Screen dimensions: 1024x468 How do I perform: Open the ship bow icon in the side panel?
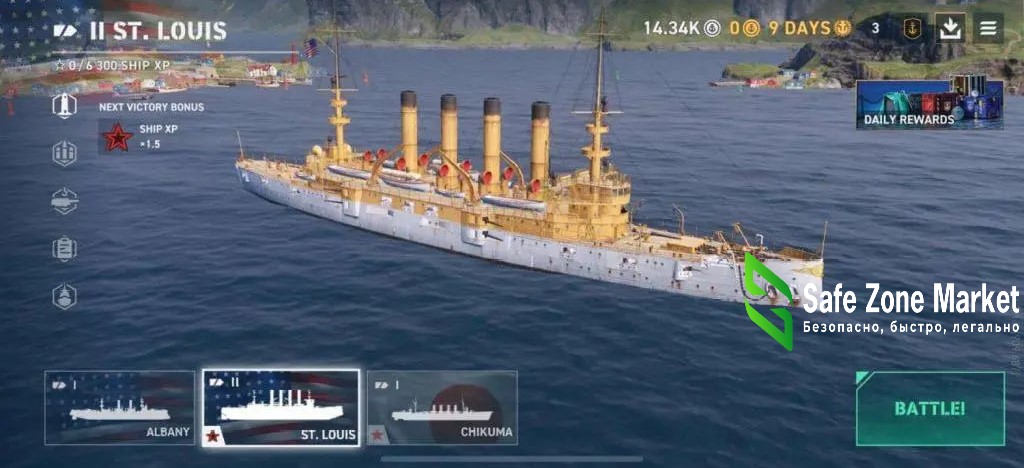point(65,296)
